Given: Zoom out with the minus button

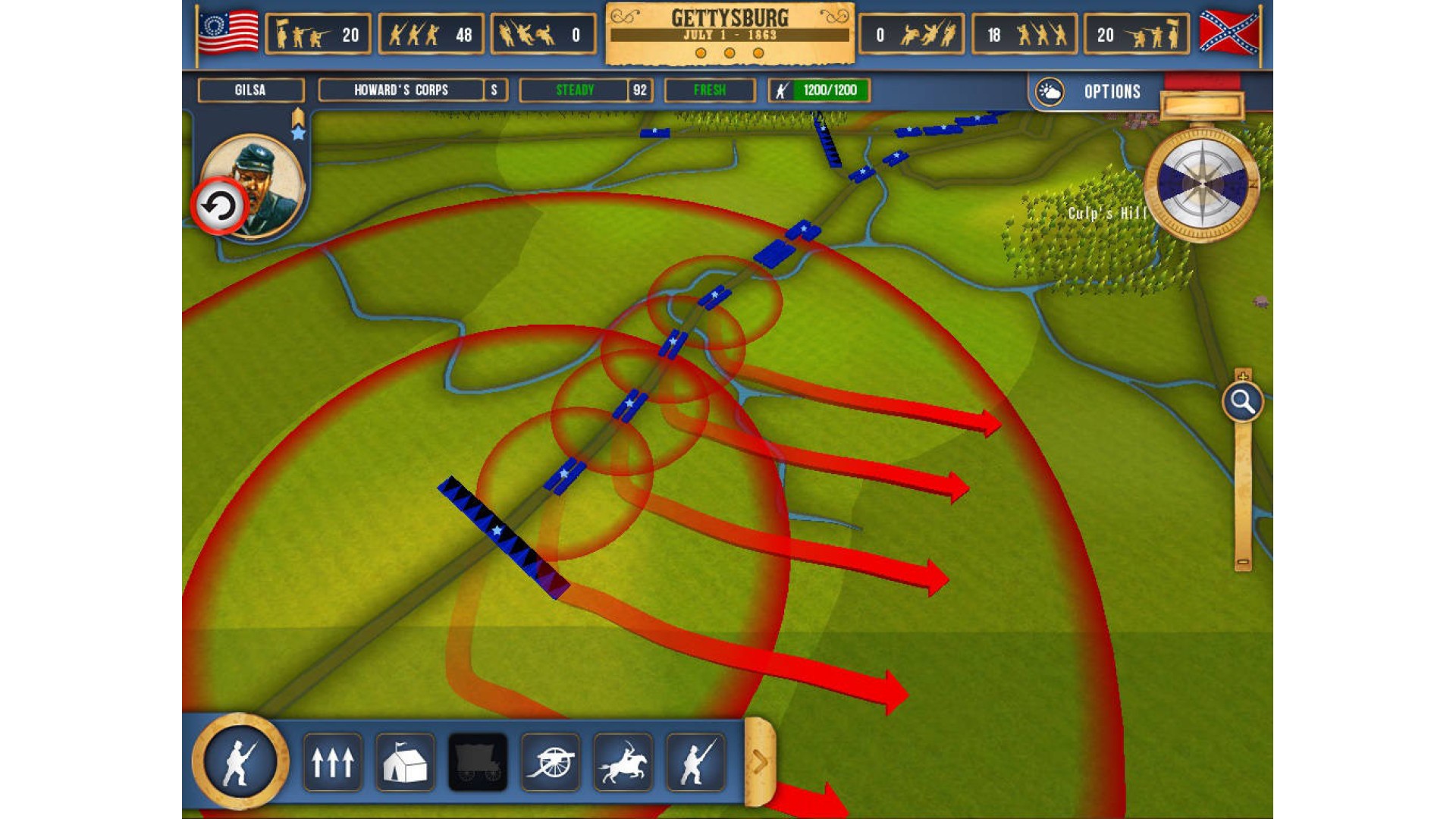Looking at the screenshot, I should tap(1242, 563).
